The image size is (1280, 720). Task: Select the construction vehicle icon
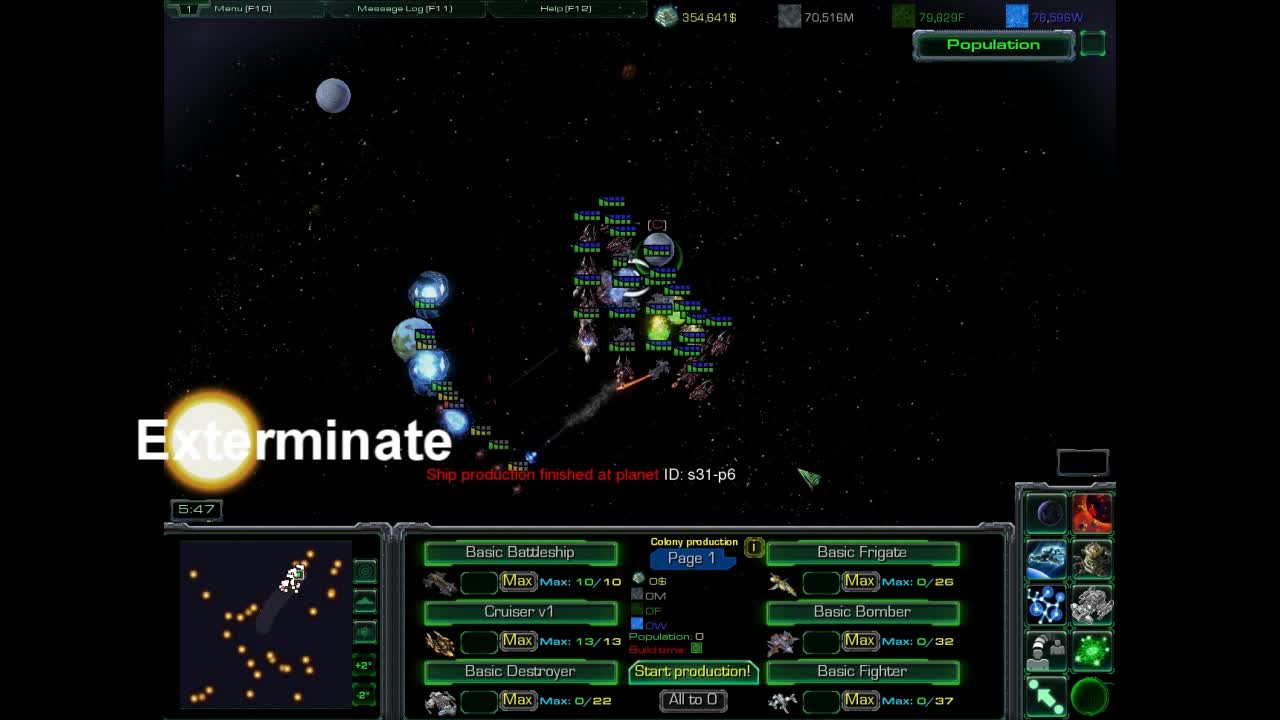coord(1093,605)
